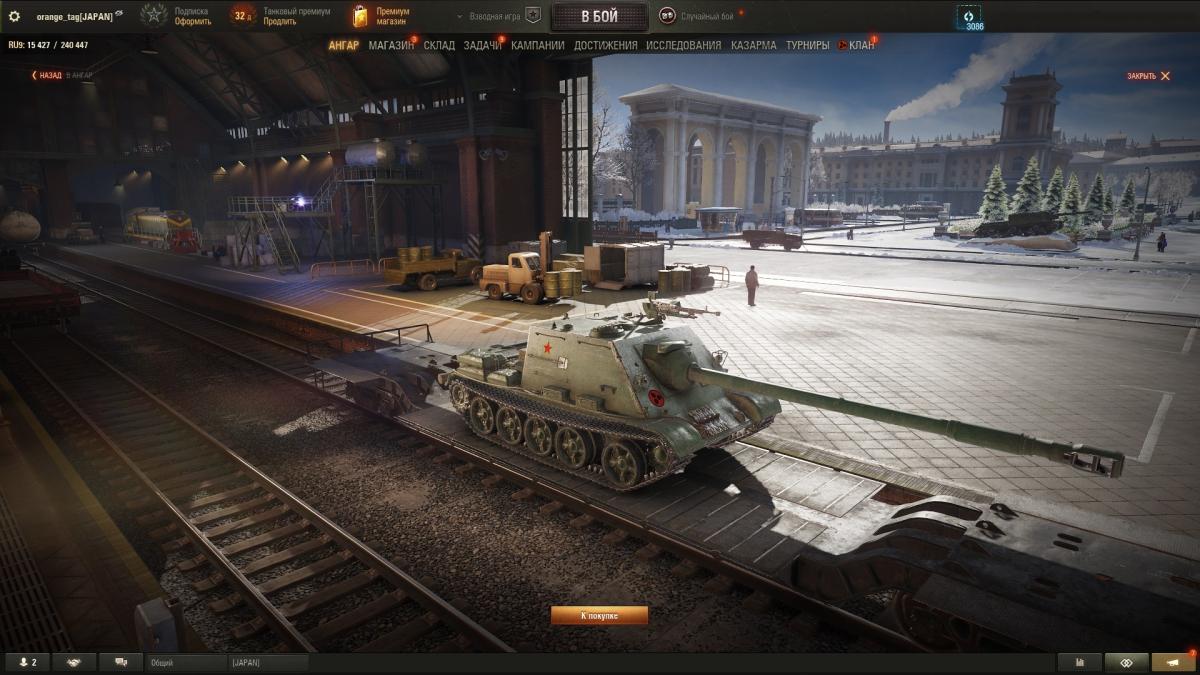Open the settings gear menu

(x=15, y=16)
